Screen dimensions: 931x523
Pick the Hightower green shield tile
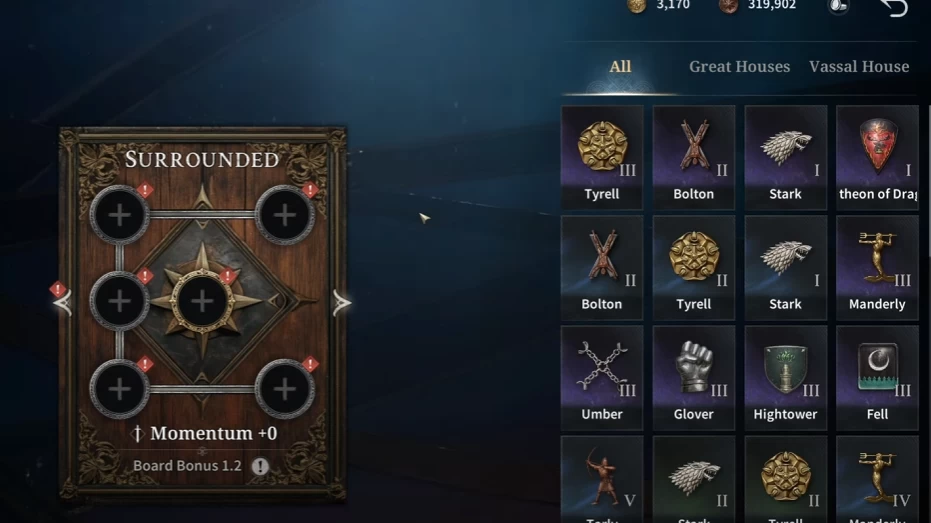point(785,377)
